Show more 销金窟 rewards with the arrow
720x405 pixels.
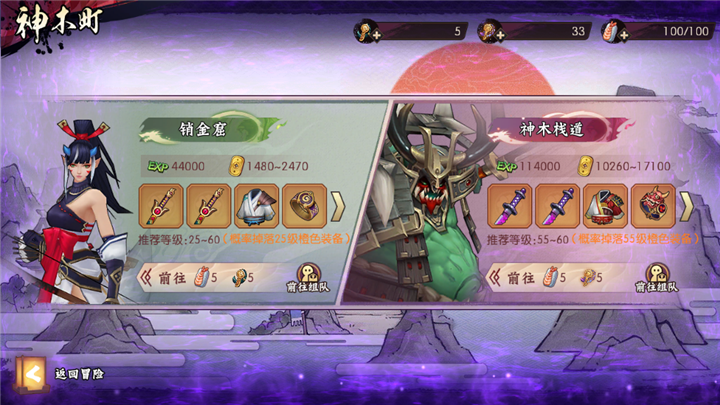click(x=338, y=205)
